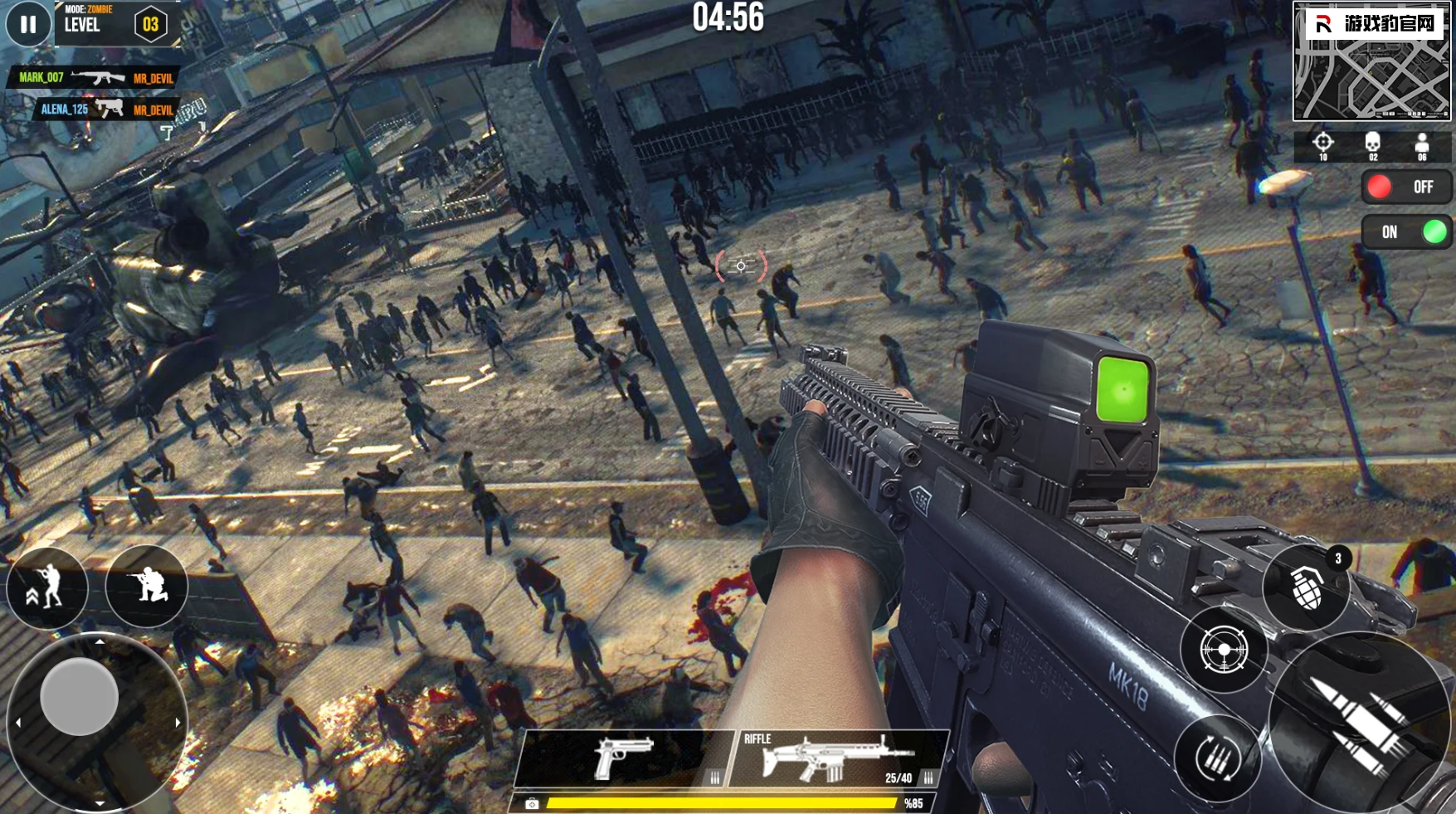Reload the rifle magazine

(x=1217, y=758)
